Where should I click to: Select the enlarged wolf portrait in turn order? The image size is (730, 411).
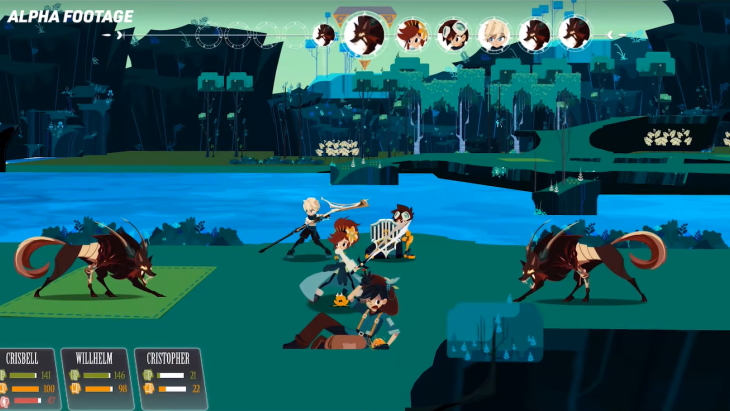click(x=365, y=34)
